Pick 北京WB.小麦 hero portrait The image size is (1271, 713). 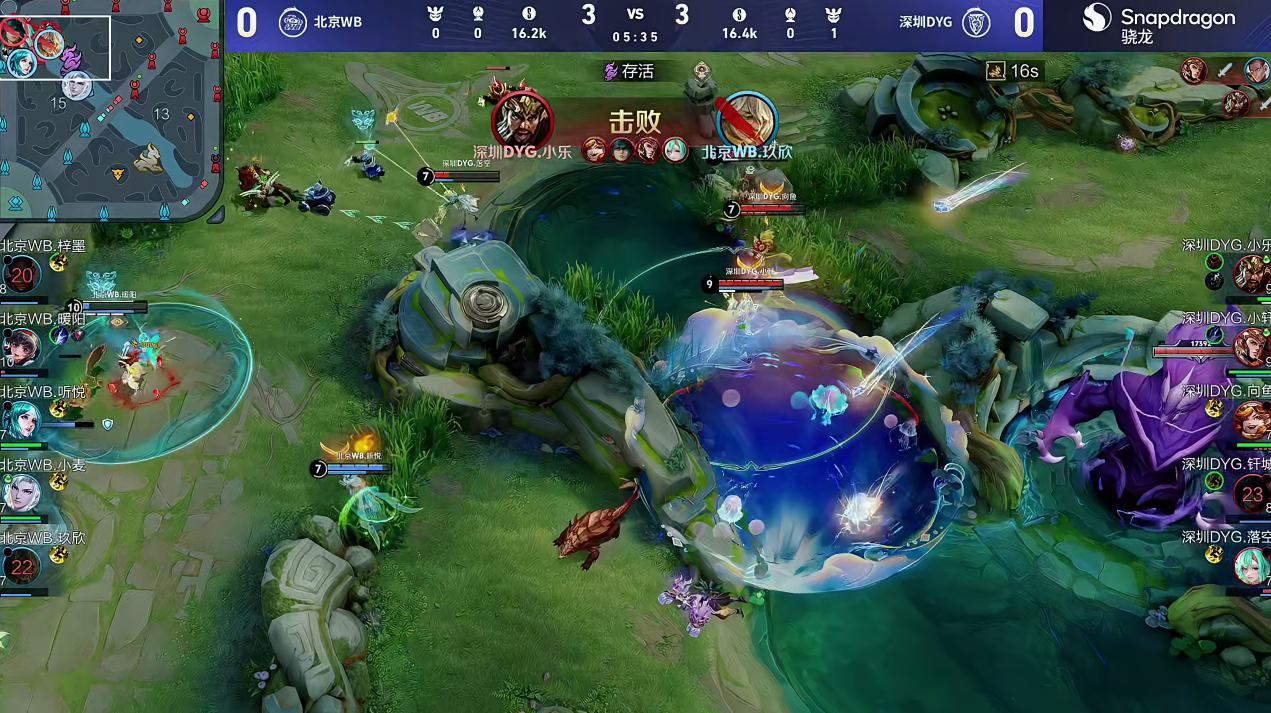[20, 494]
